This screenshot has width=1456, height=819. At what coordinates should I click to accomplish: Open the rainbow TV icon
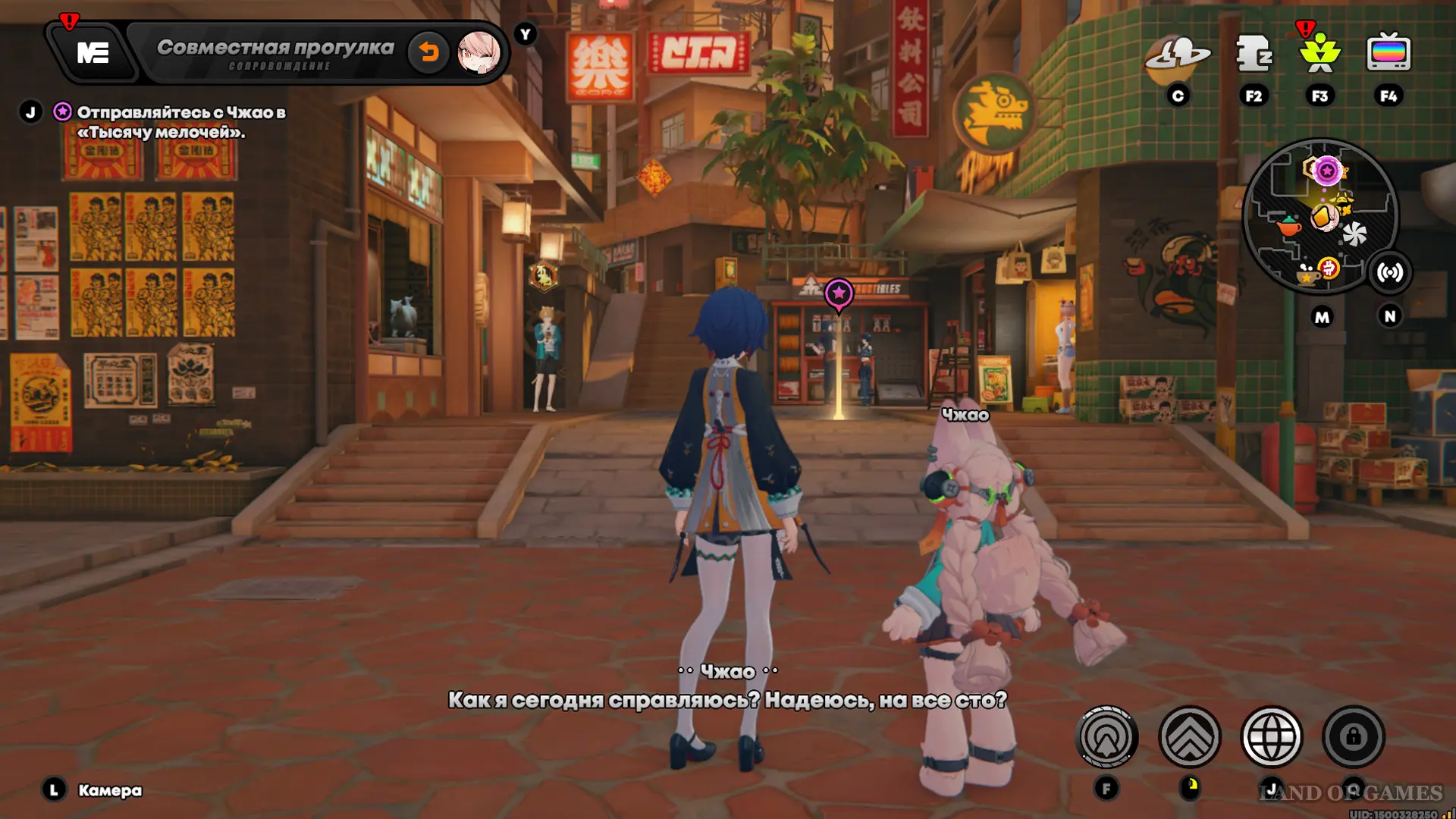coord(1389,55)
